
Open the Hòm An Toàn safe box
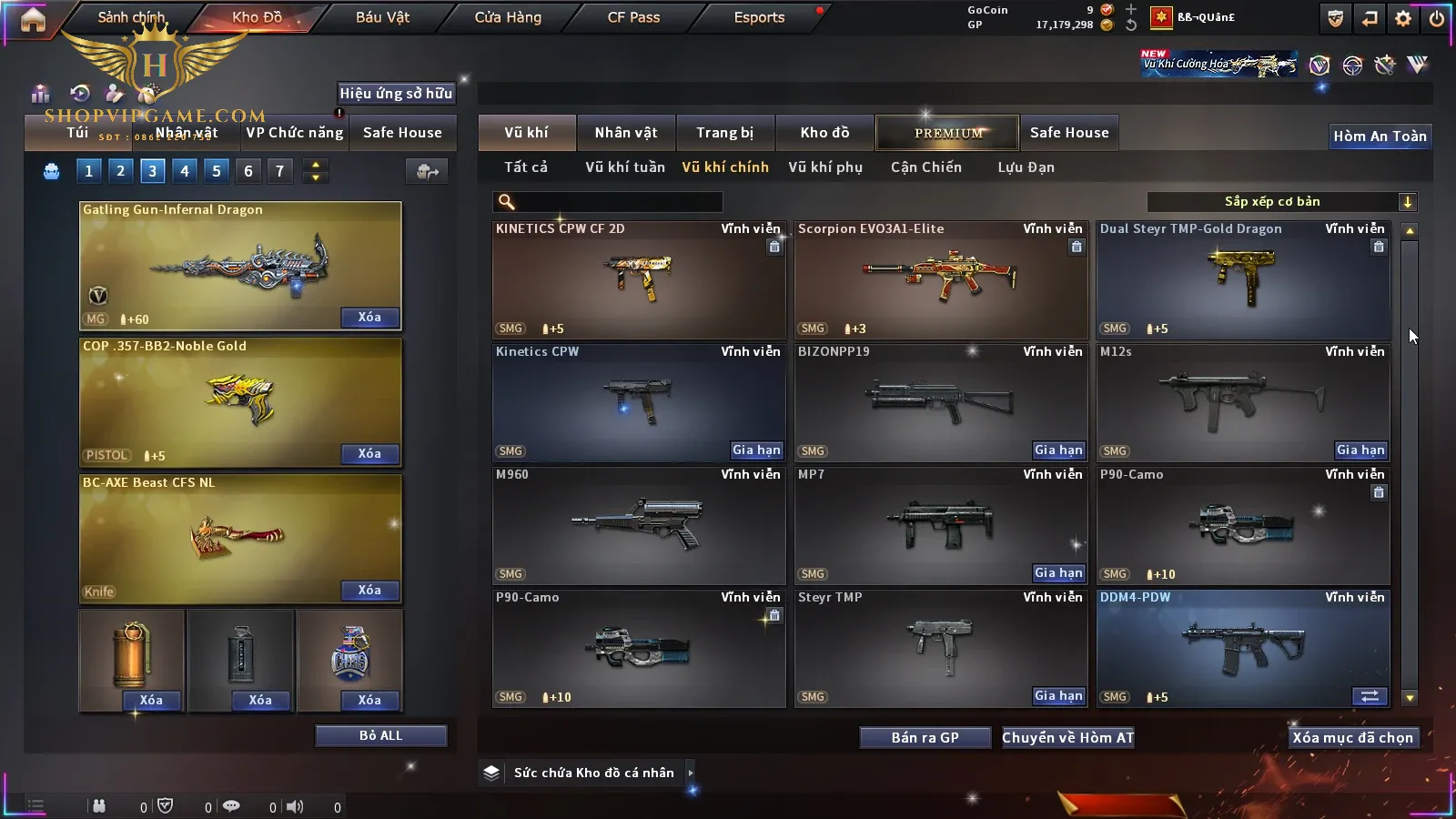(x=1380, y=136)
